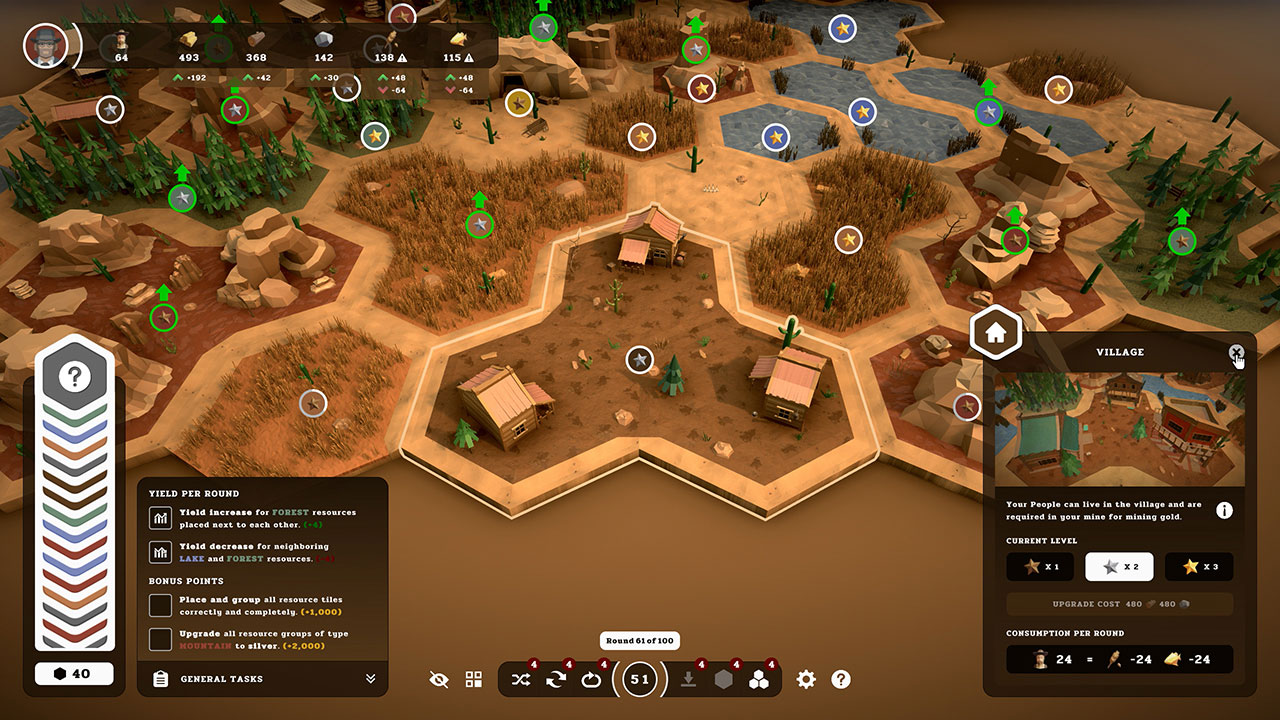
Task: Click the home hexagon icon above Village panel
Action: point(994,331)
